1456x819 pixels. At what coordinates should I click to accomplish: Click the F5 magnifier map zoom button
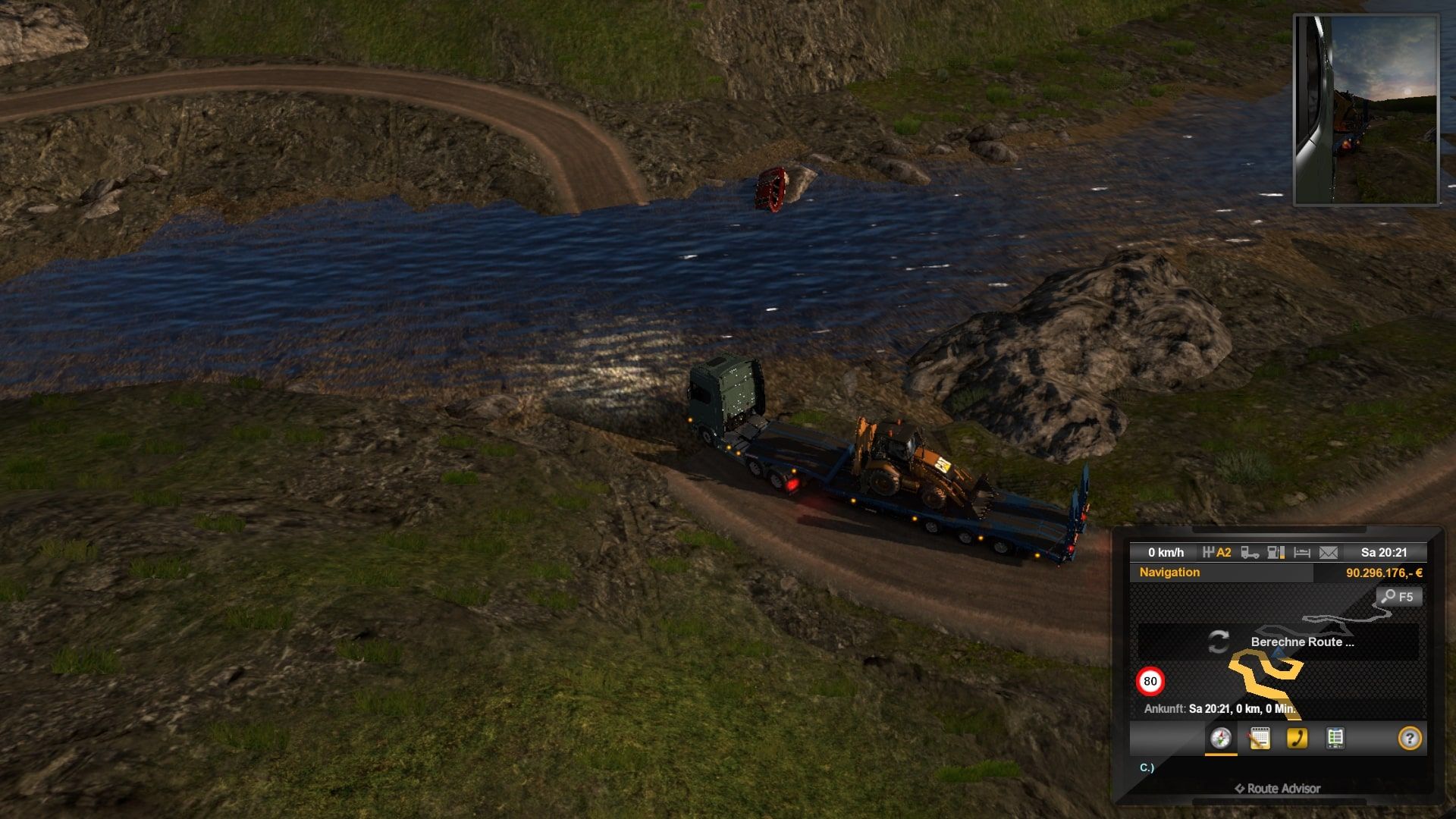click(x=1398, y=597)
